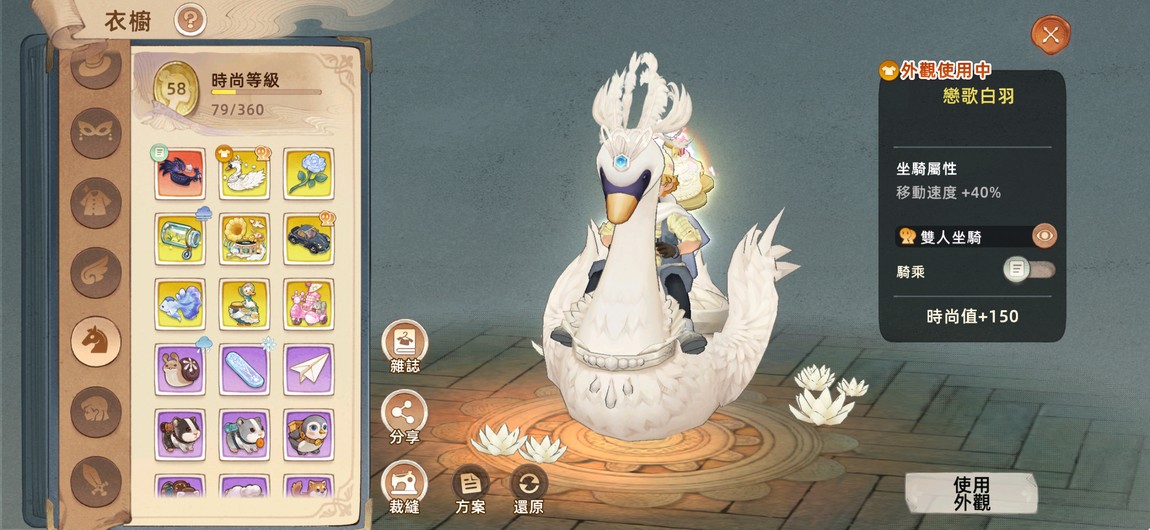Close the wardrobe screen

tap(1050, 35)
